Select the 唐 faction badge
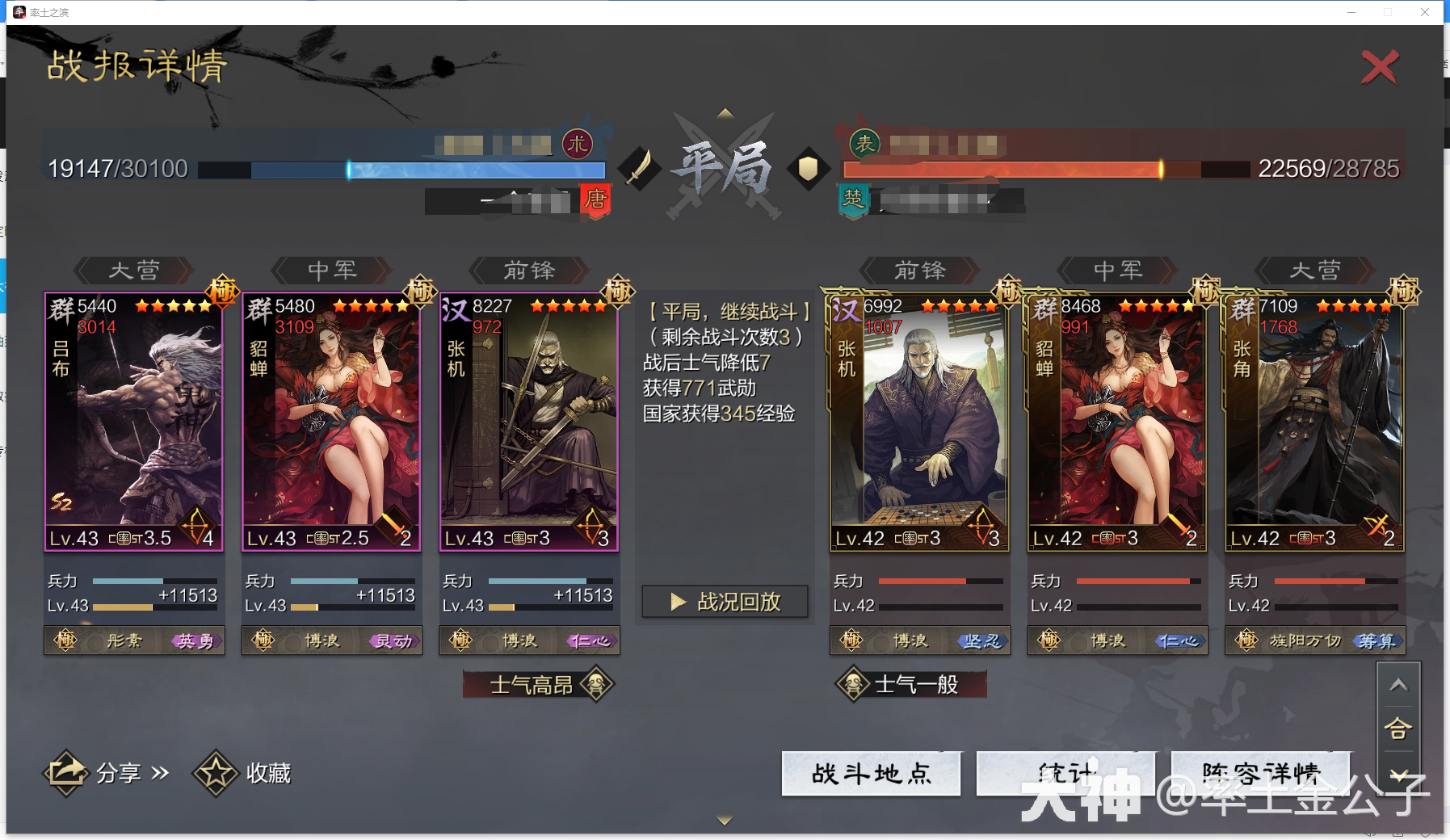This screenshot has height=840, width=1450. [x=595, y=202]
